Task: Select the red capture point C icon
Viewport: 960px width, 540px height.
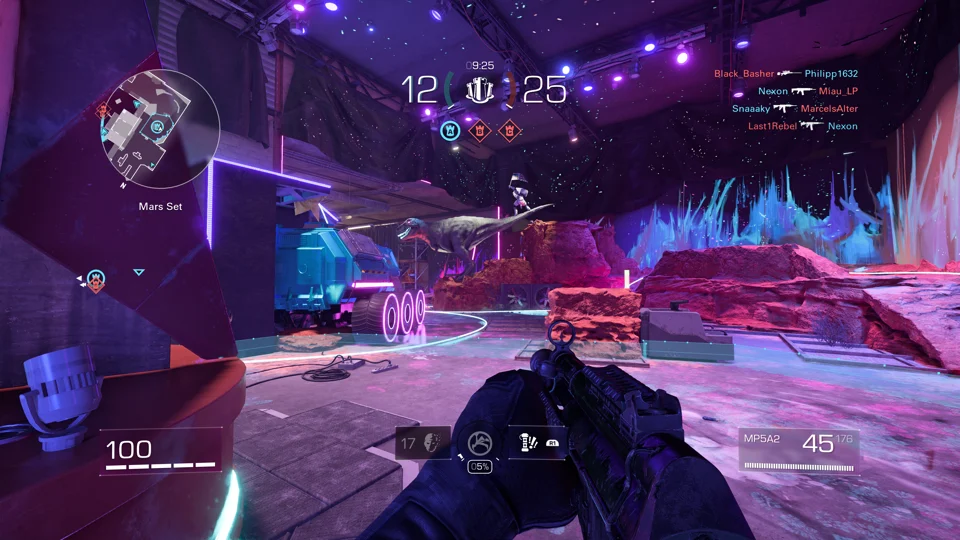Action: [x=509, y=130]
